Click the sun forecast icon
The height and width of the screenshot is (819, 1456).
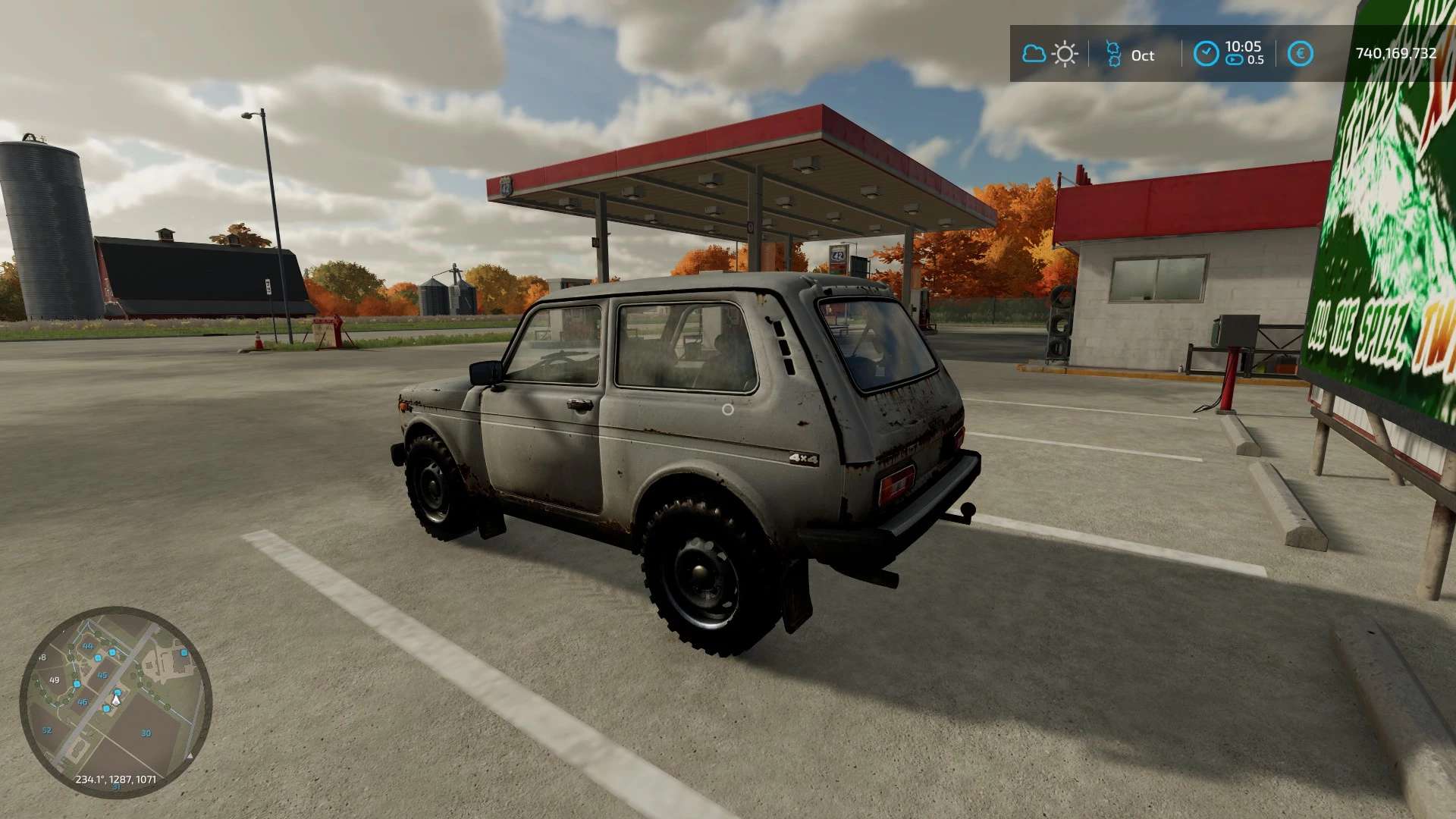(x=1065, y=54)
